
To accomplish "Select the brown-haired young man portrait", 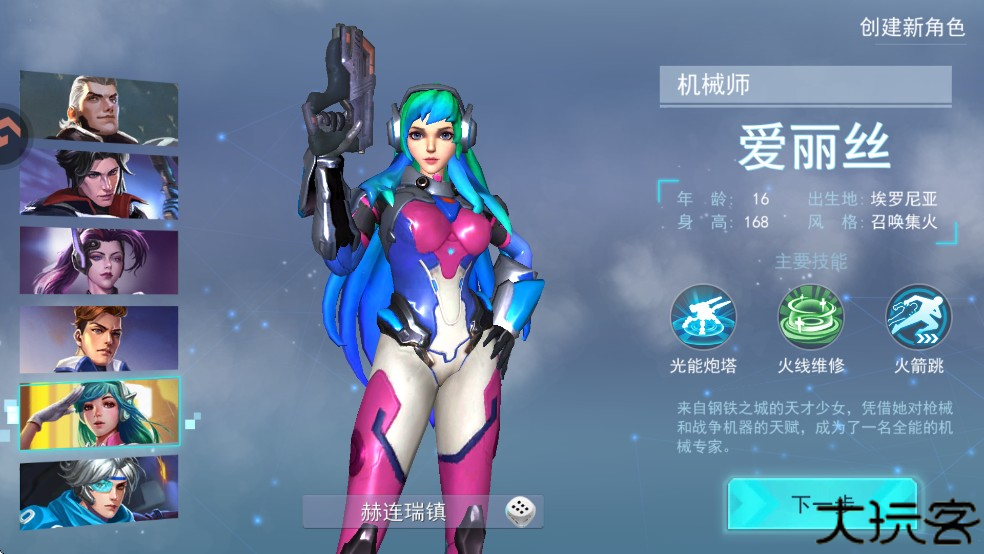I will [x=99, y=337].
